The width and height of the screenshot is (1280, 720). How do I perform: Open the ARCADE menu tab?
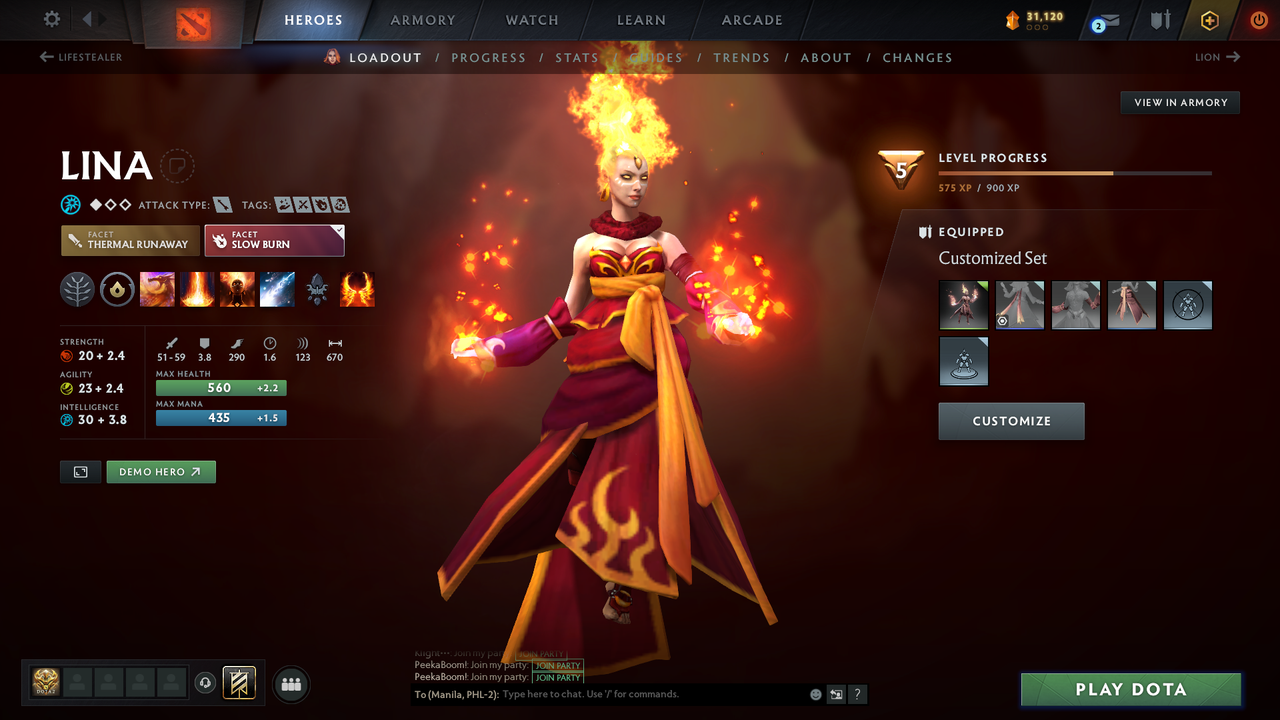pos(751,20)
